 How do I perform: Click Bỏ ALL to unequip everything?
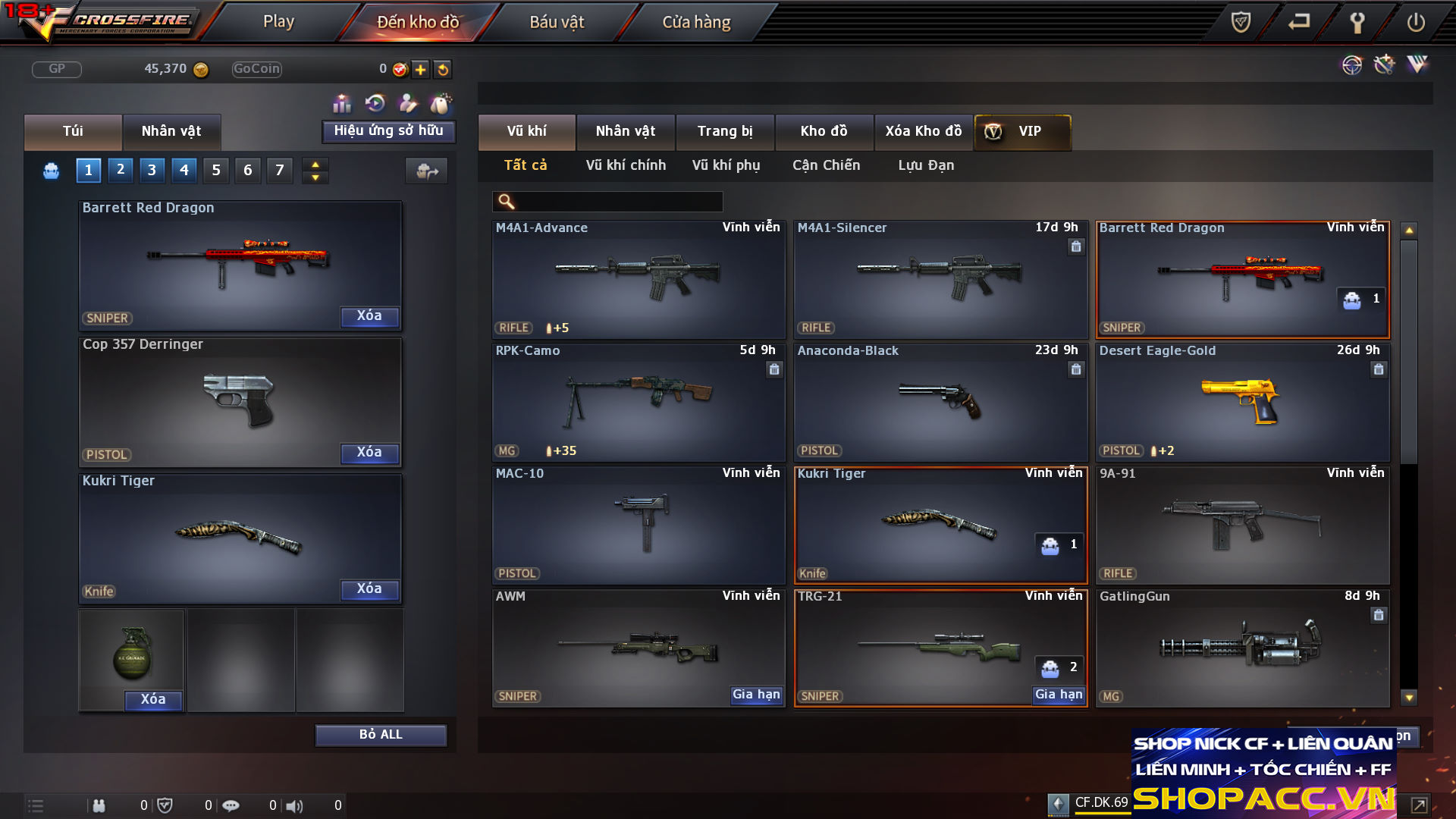[381, 735]
